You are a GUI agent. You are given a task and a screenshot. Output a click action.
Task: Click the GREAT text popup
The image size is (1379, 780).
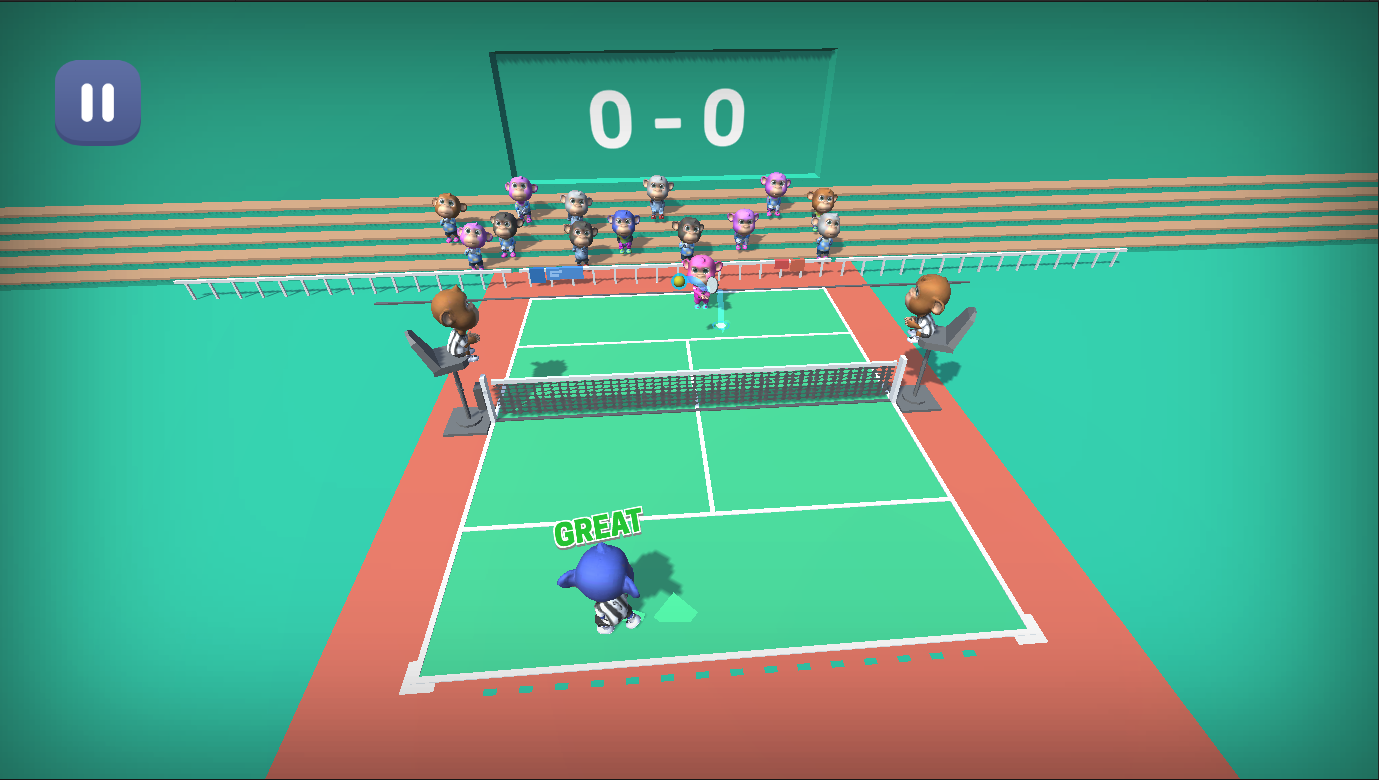[x=598, y=525]
